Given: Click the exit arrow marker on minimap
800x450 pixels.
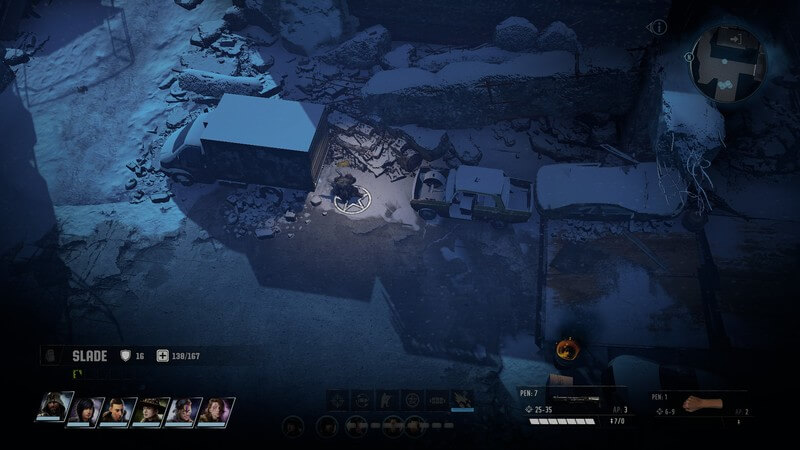Looking at the screenshot, I should coord(737,38).
